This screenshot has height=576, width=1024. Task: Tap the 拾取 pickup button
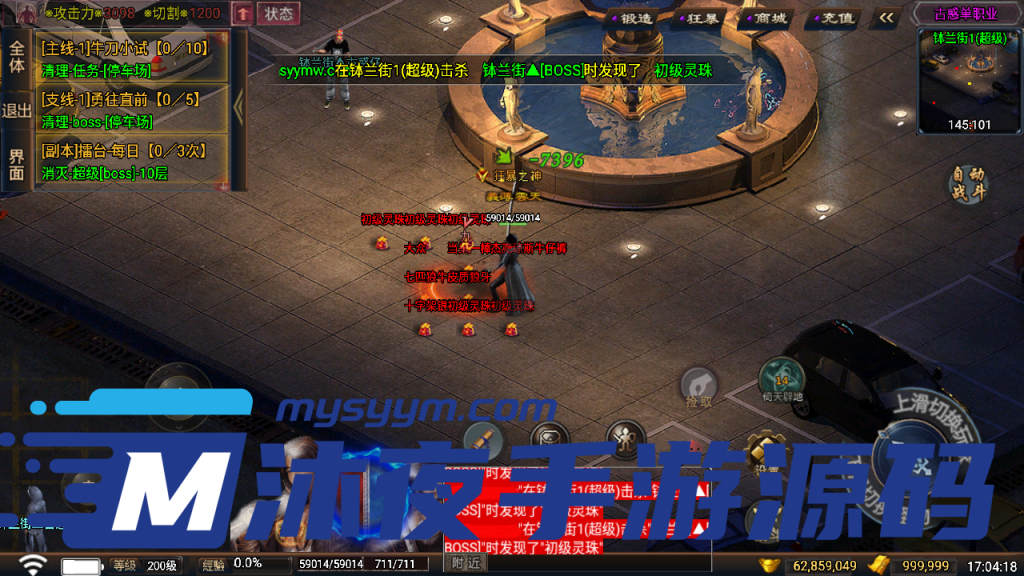(x=699, y=386)
